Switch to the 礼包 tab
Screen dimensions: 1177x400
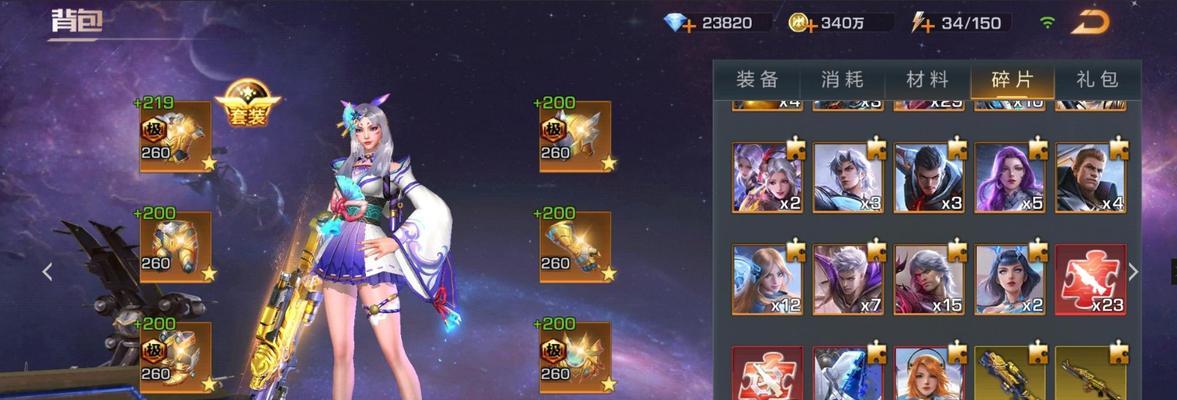coord(1096,80)
